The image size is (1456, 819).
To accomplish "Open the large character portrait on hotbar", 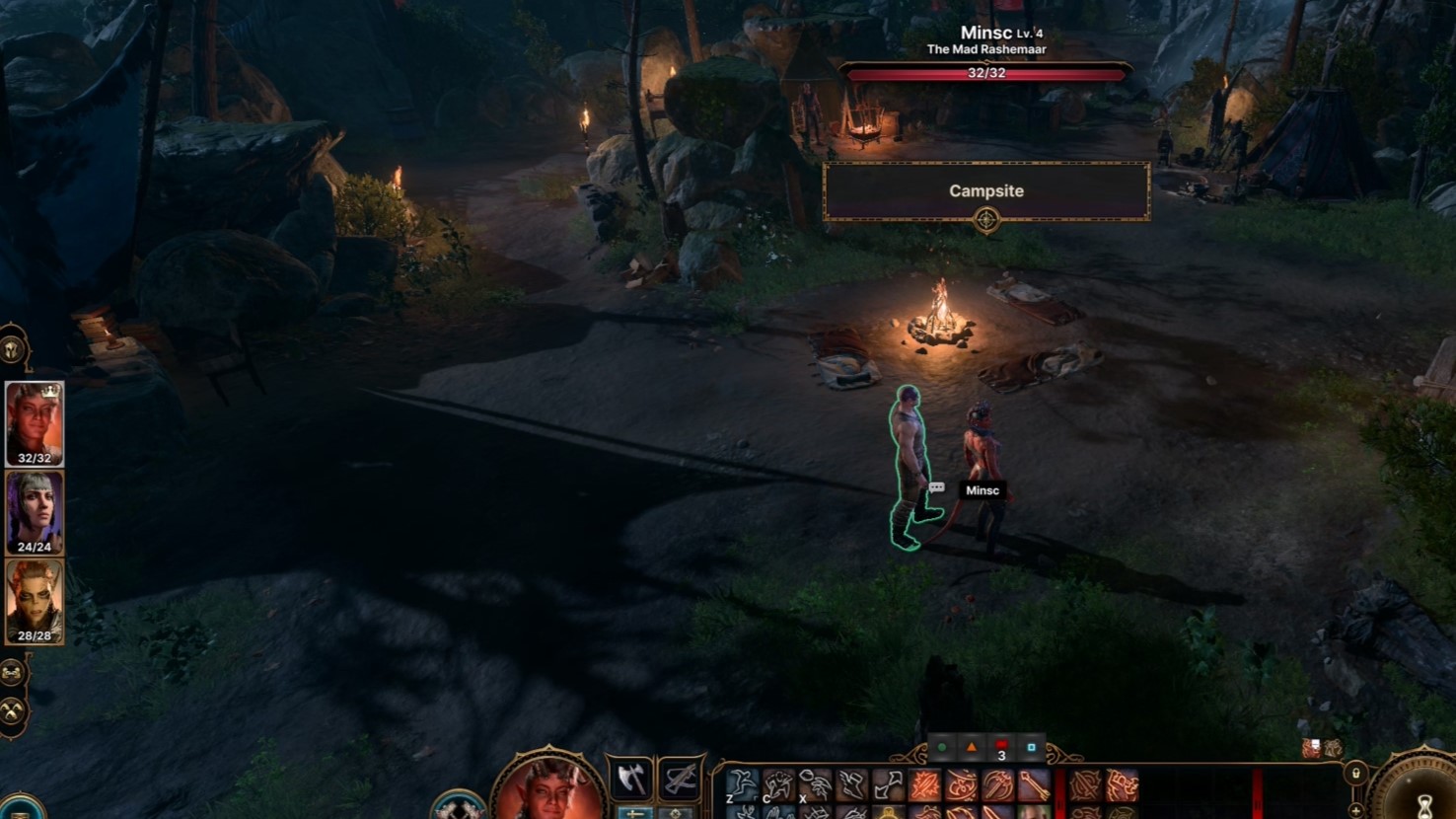I will [x=548, y=789].
